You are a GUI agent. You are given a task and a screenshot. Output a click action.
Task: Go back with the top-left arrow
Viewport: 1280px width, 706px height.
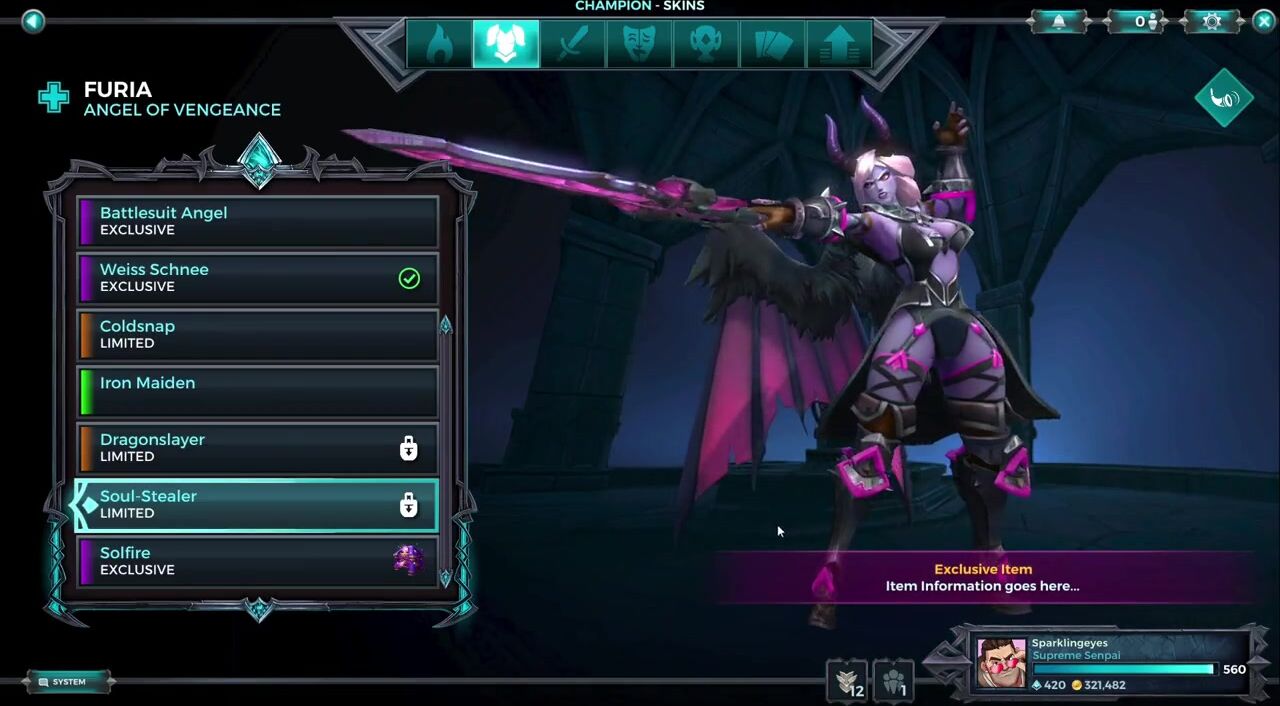pyautogui.click(x=33, y=21)
